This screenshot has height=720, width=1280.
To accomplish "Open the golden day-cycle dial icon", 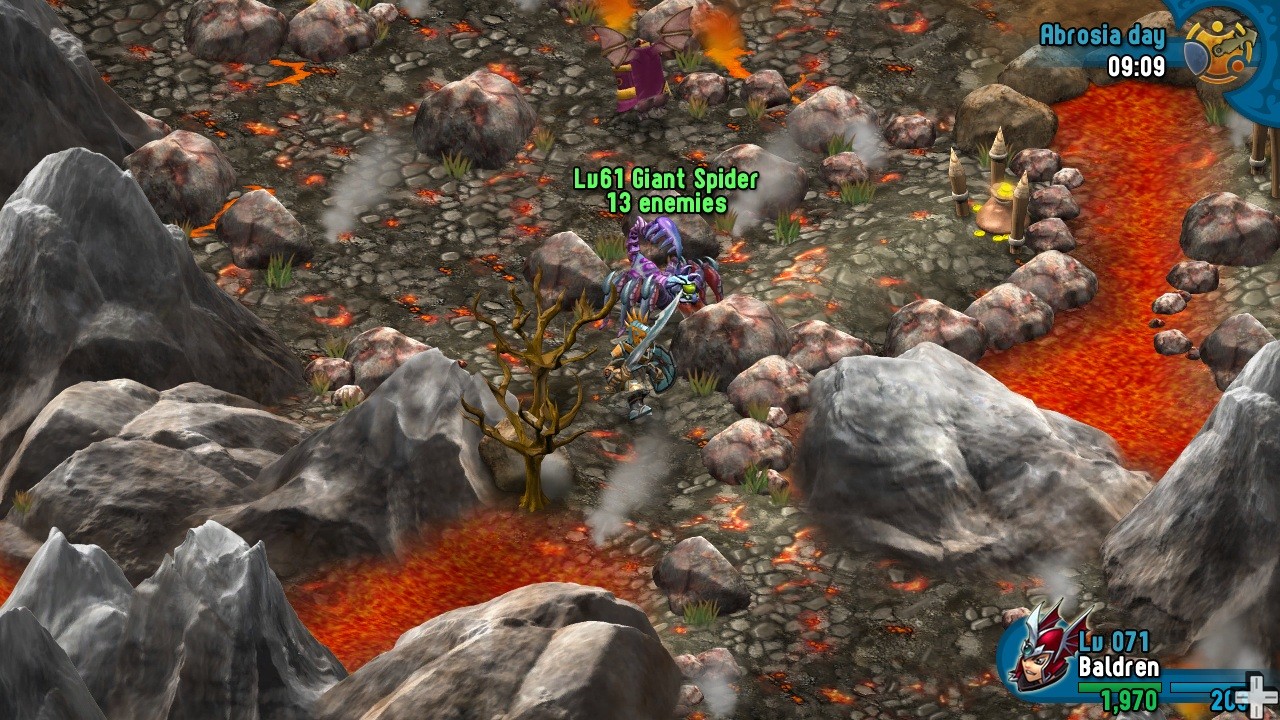I will tap(1220, 47).
